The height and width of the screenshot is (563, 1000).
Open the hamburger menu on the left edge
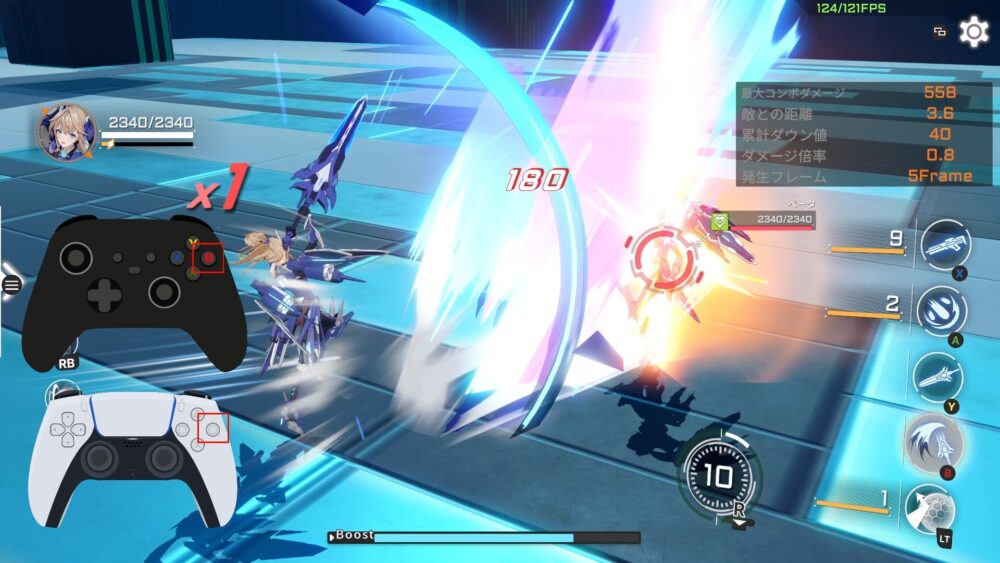coord(12,285)
